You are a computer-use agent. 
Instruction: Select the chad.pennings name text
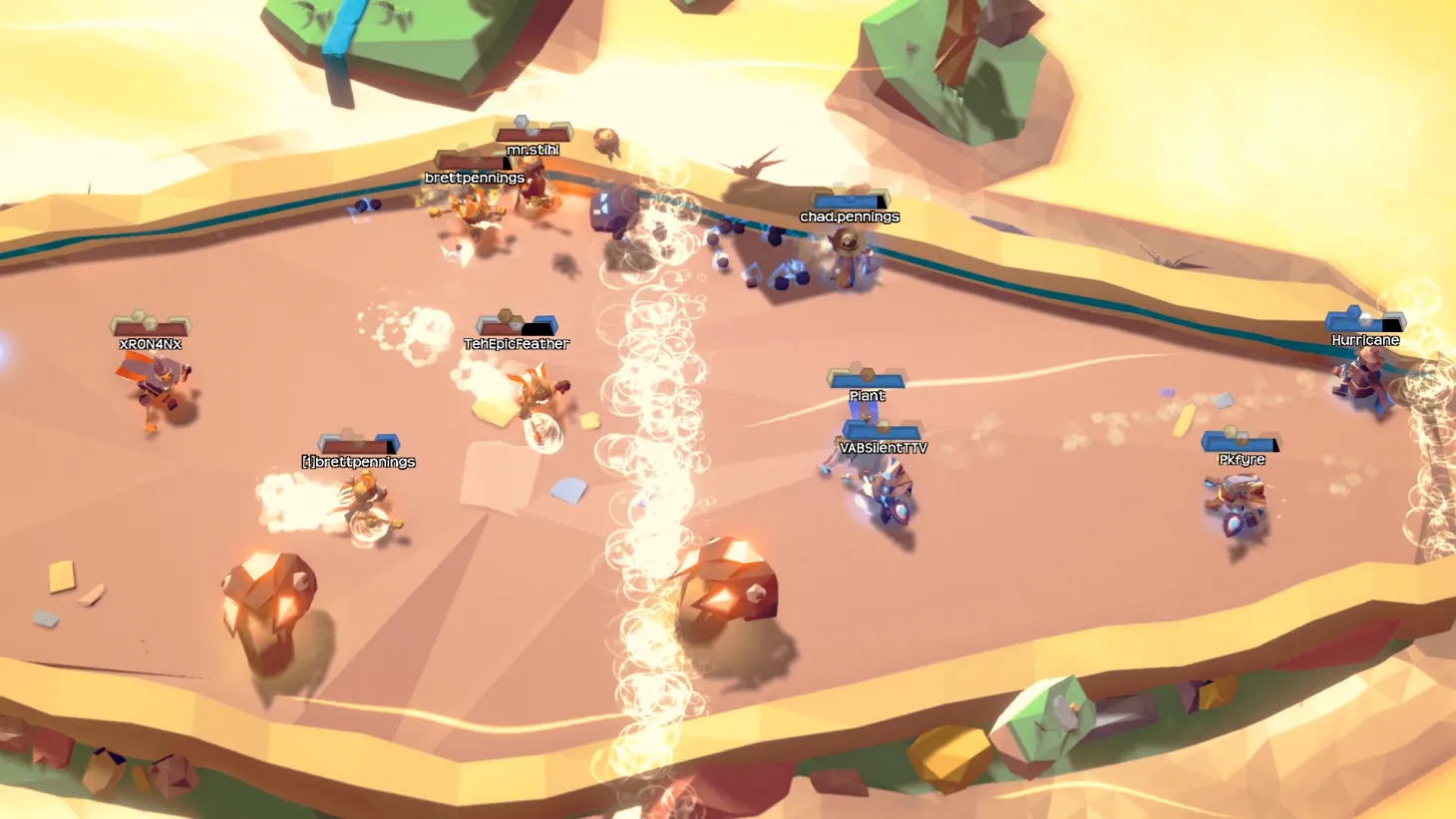(x=849, y=215)
